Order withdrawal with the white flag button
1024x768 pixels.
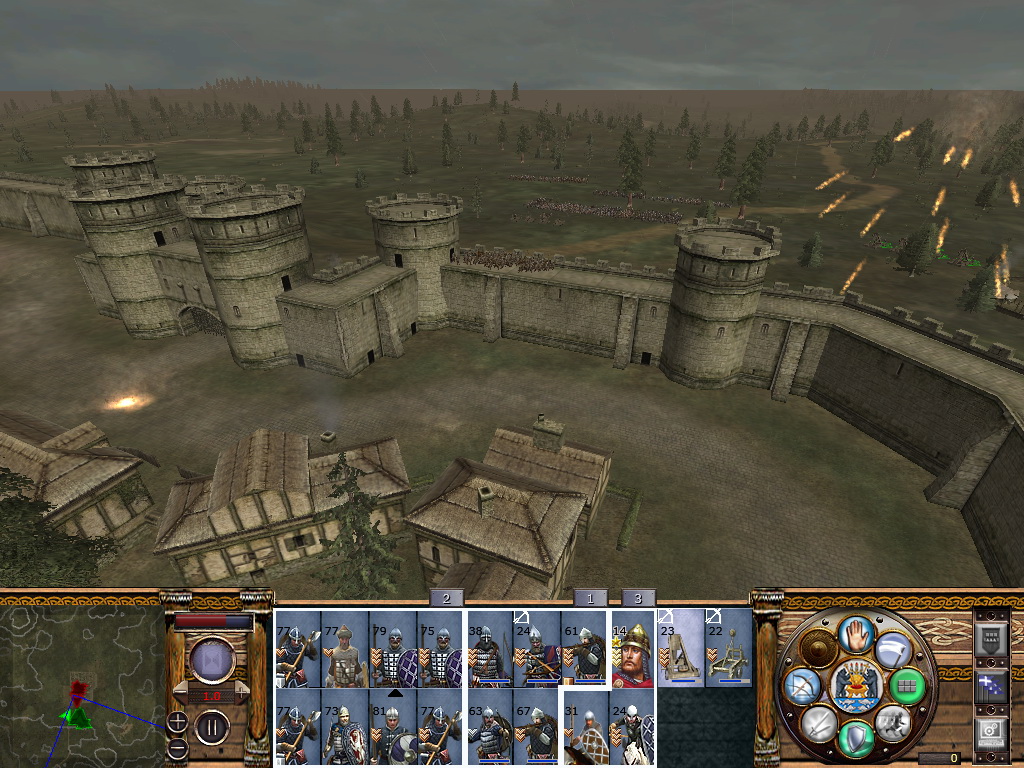893,650
